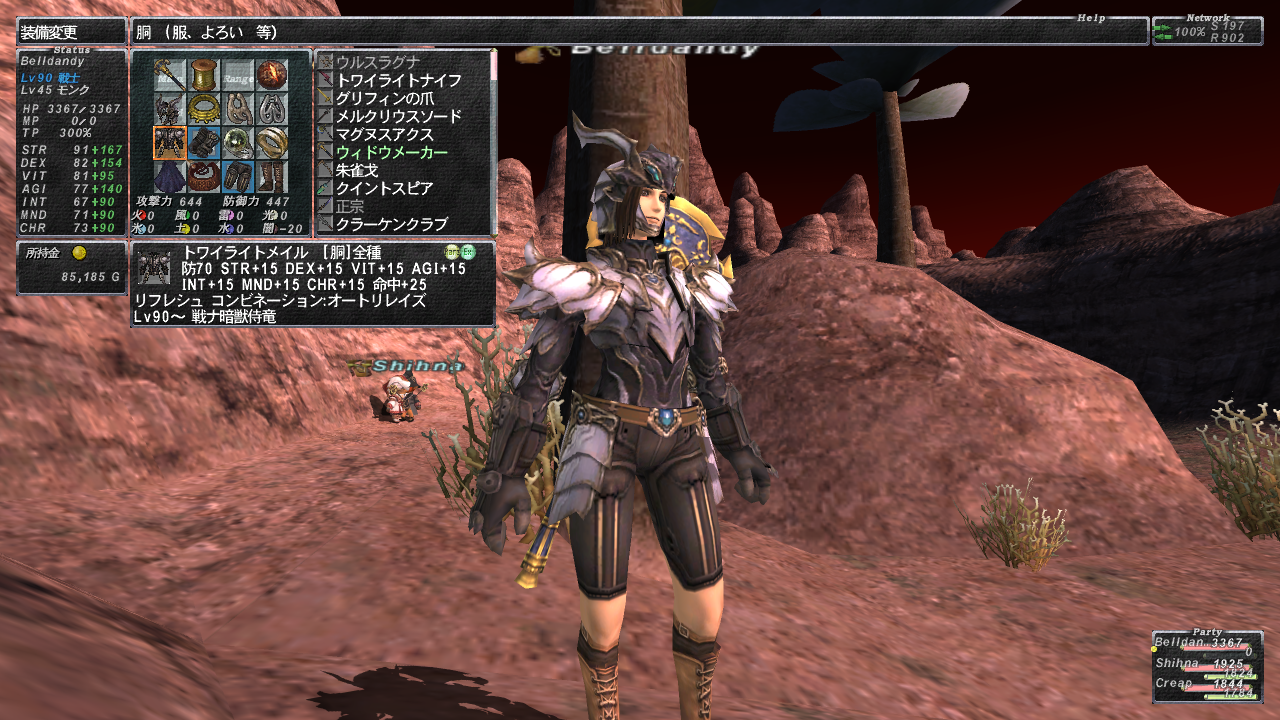Pick the gold torque neck slot
Viewport: 1280px width, 720px height.
204,109
